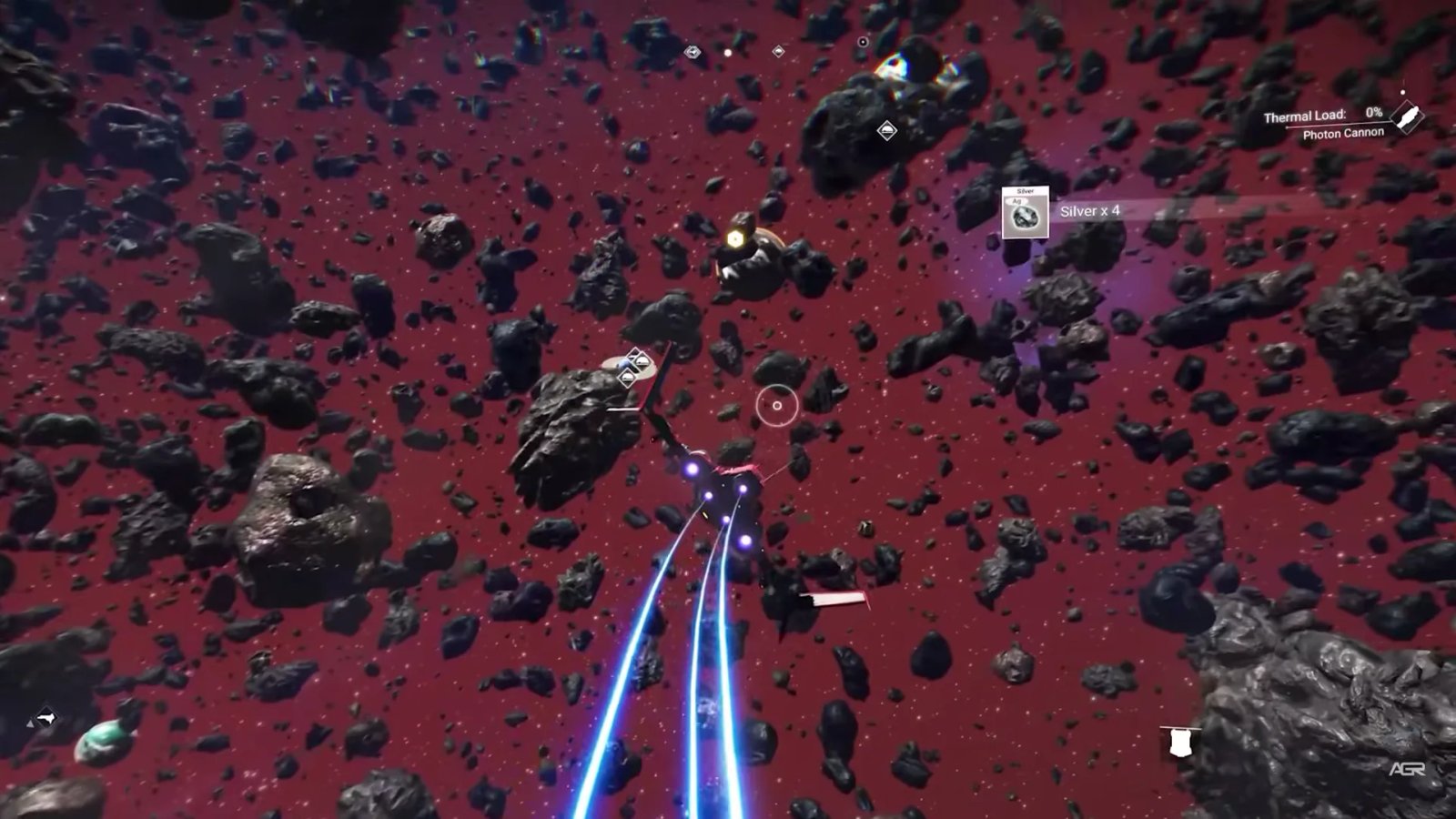Image resolution: width=1456 pixels, height=819 pixels.
Task: Expand the small triangle next to the ship marker
Action: tap(30, 725)
